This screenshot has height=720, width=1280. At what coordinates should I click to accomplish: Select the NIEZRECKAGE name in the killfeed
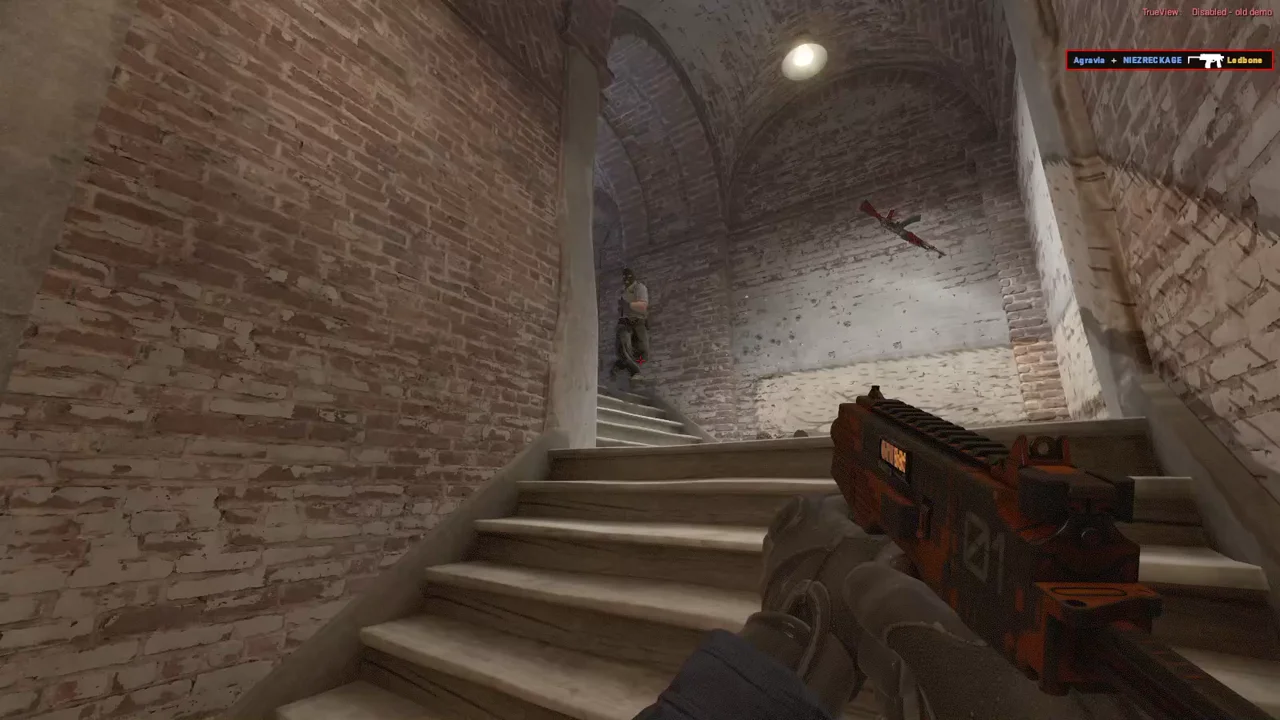[x=1150, y=60]
